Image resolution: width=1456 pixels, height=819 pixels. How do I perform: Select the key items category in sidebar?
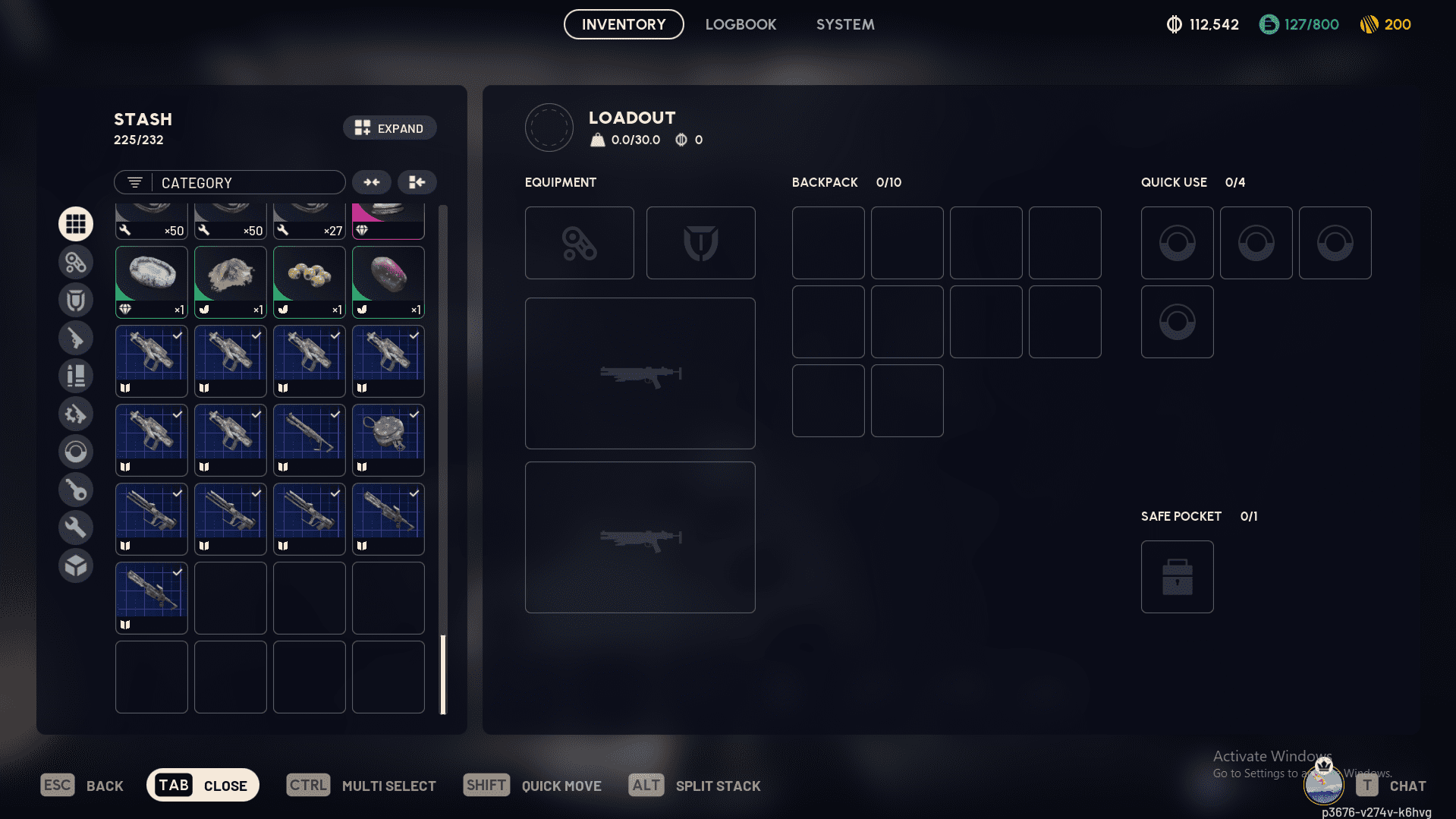76,489
